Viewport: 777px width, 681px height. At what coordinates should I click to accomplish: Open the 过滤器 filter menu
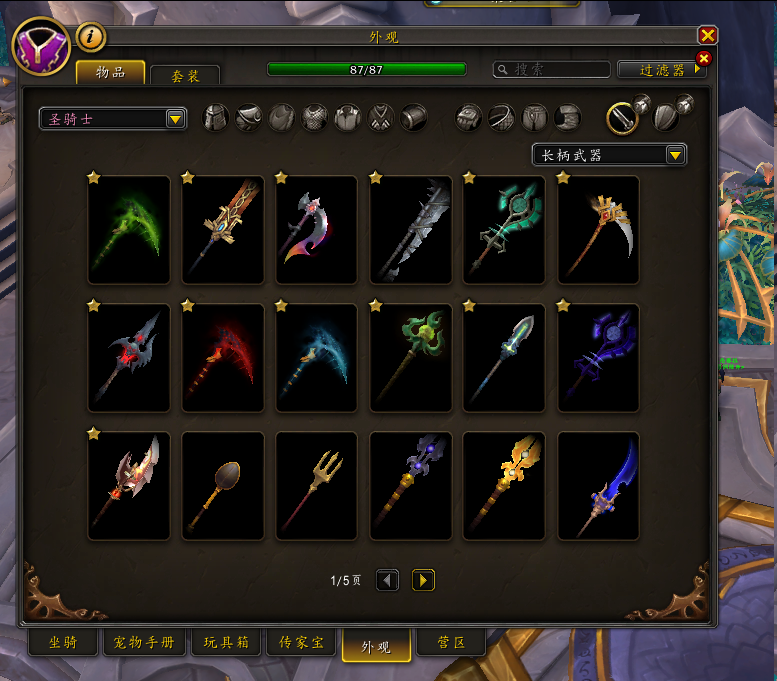pos(661,70)
